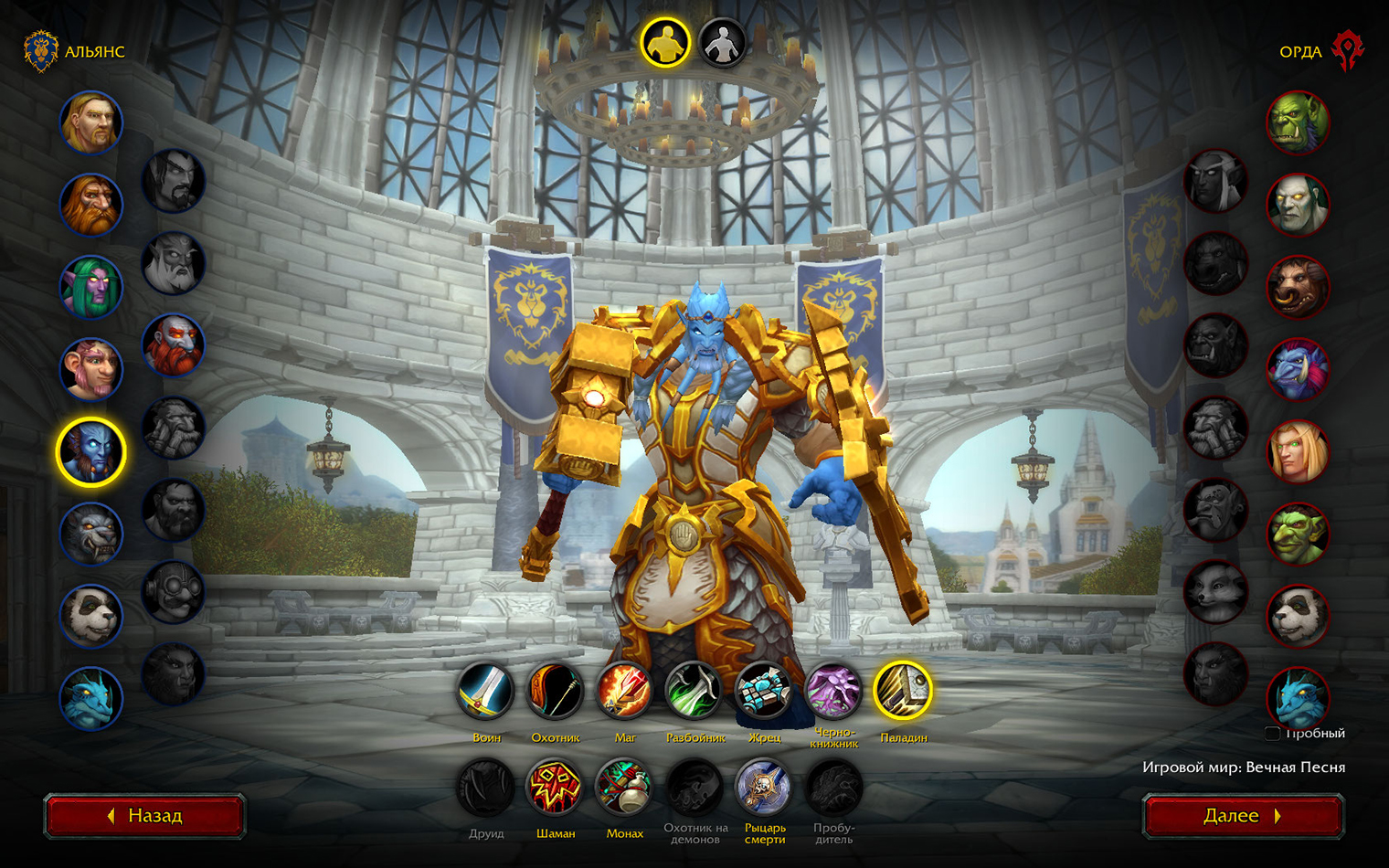
Task: Go back with the Назад button
Action: [x=144, y=816]
